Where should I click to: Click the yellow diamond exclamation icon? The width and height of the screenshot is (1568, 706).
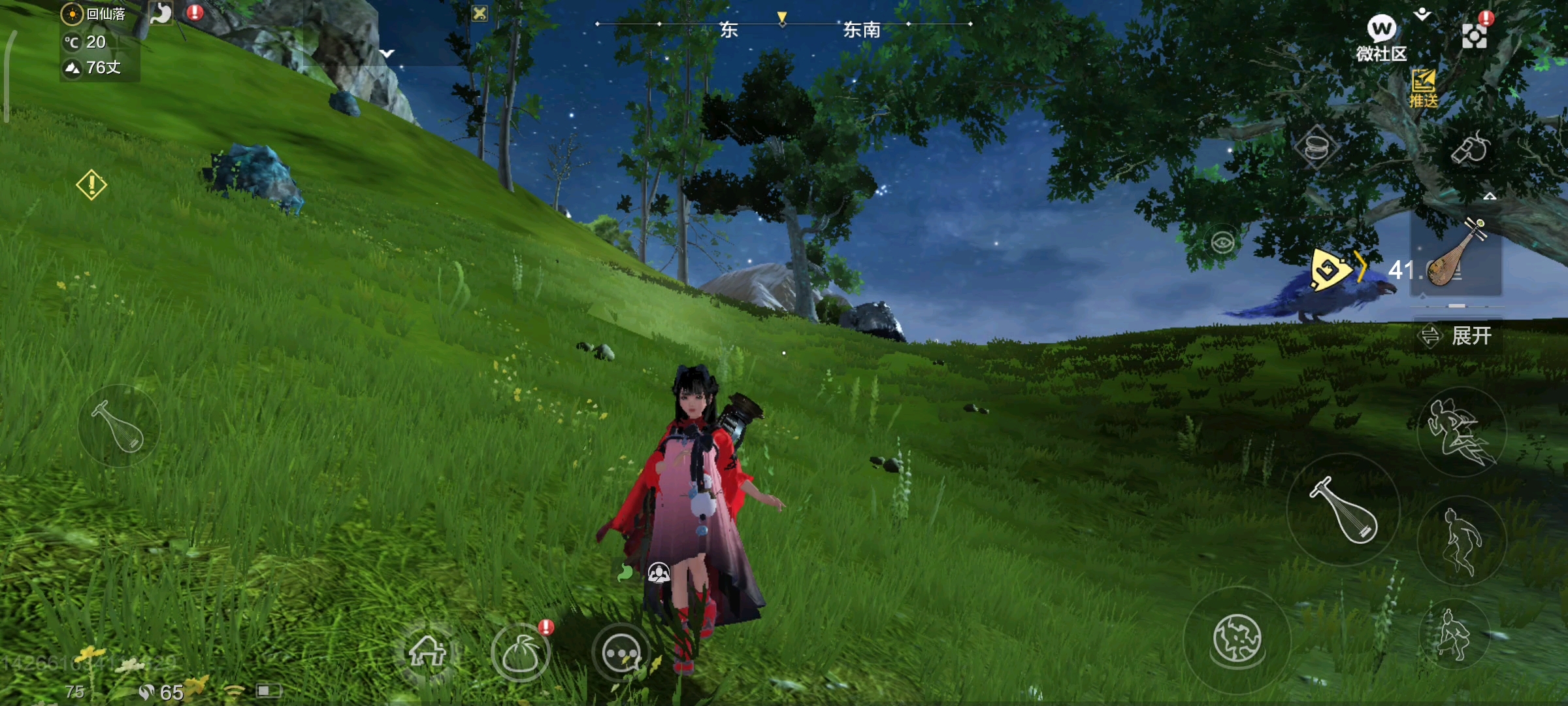91,185
